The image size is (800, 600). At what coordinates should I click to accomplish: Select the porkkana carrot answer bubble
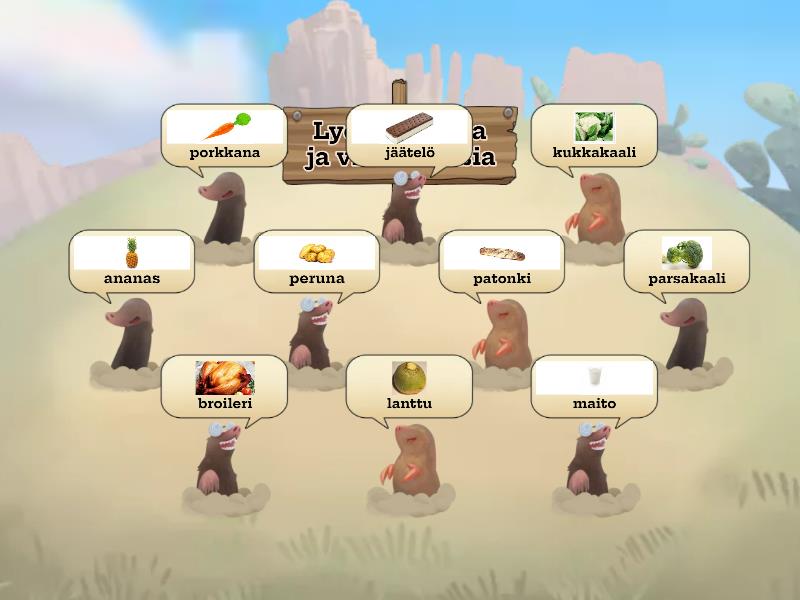(225, 136)
